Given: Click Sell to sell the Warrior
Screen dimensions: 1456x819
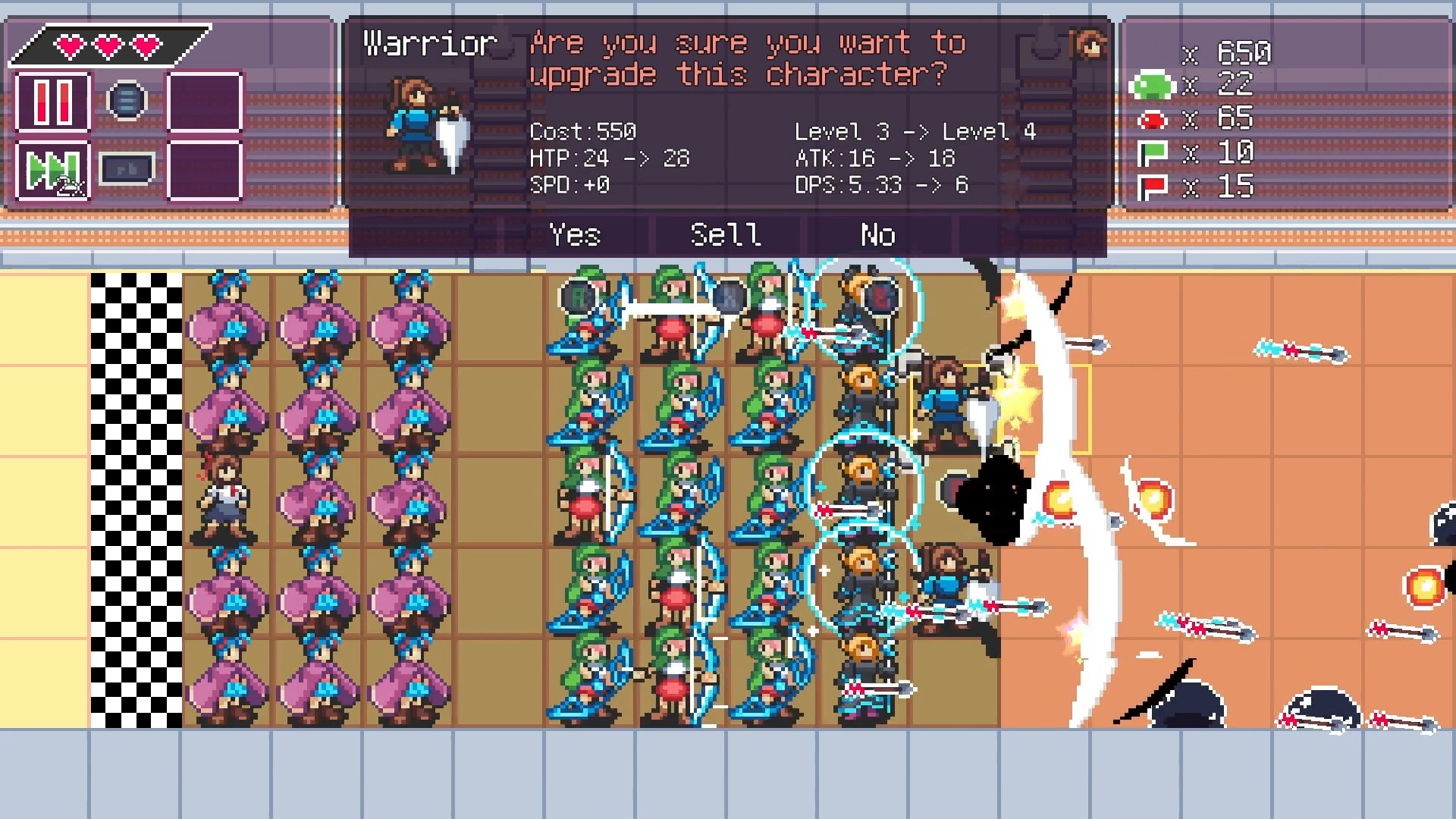Looking at the screenshot, I should 724,235.
